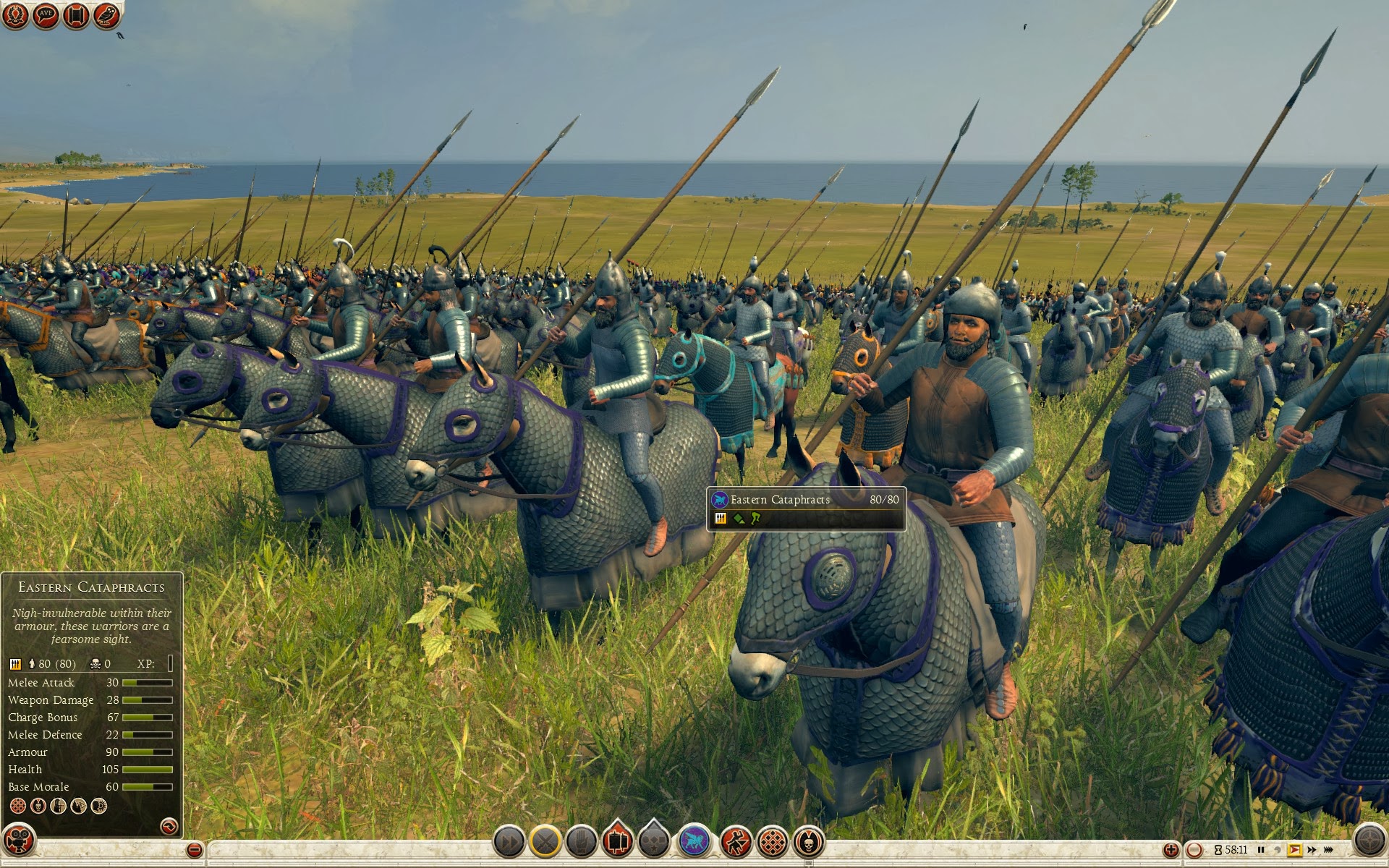This screenshot has width=1389, height=868.
Task: Set battle speed to fastest triple arrows
Action: [x=1328, y=850]
